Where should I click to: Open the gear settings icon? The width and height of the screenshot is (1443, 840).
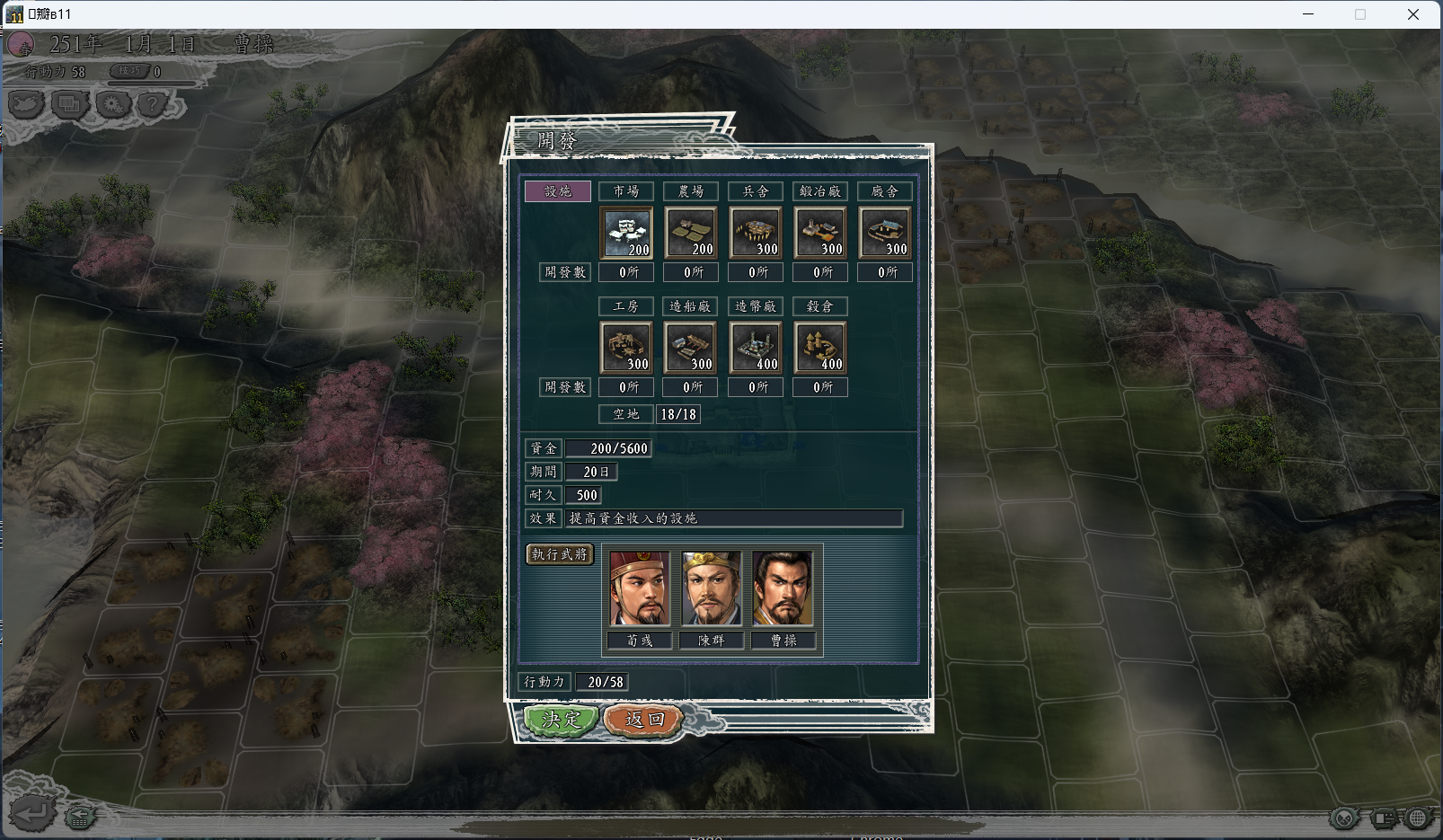[112, 105]
